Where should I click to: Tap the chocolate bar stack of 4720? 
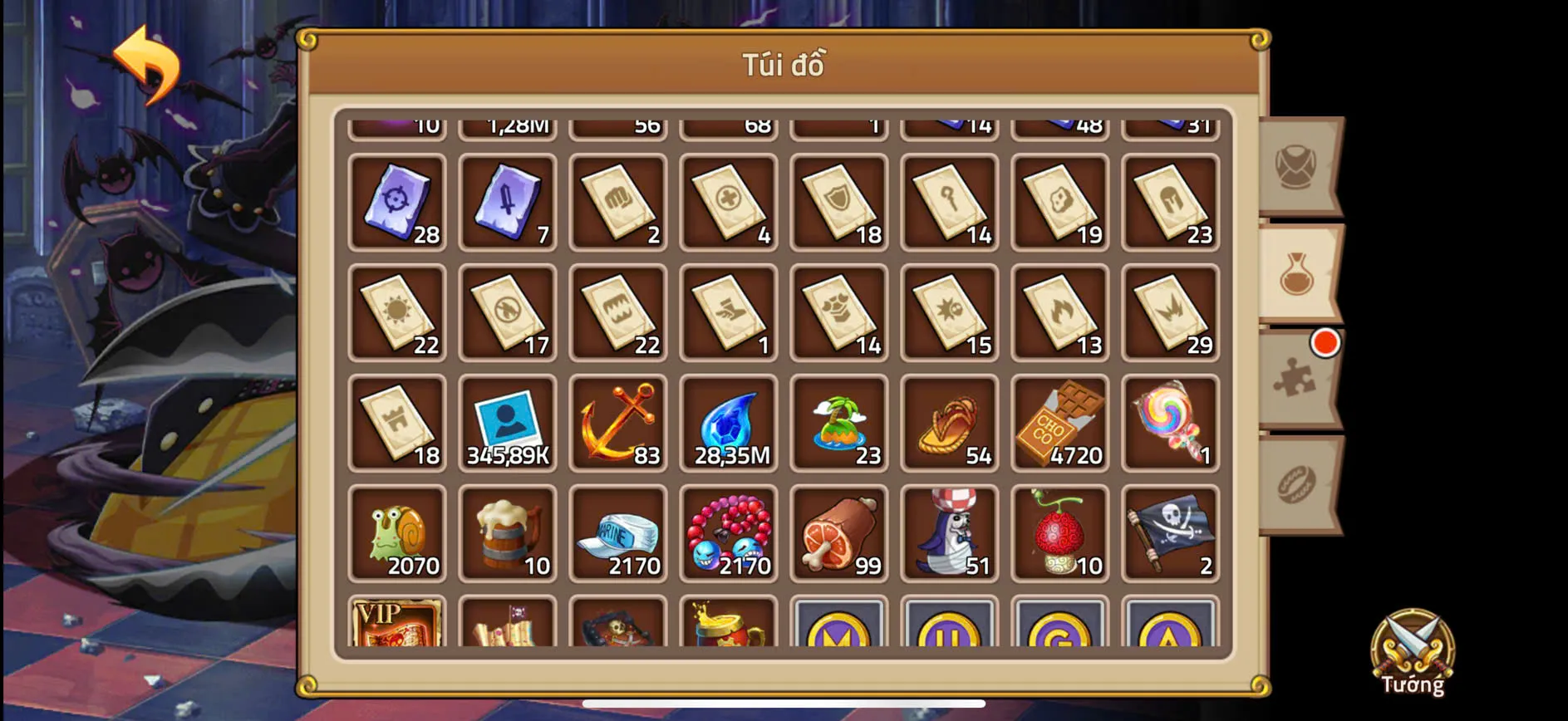[x=1059, y=424]
